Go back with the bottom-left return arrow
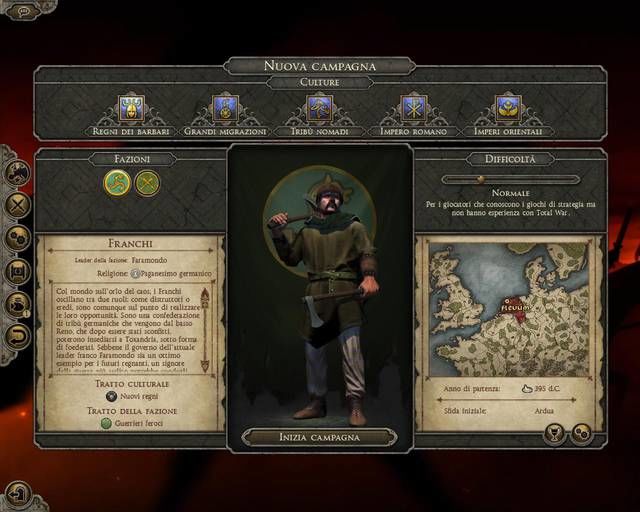 (17, 493)
